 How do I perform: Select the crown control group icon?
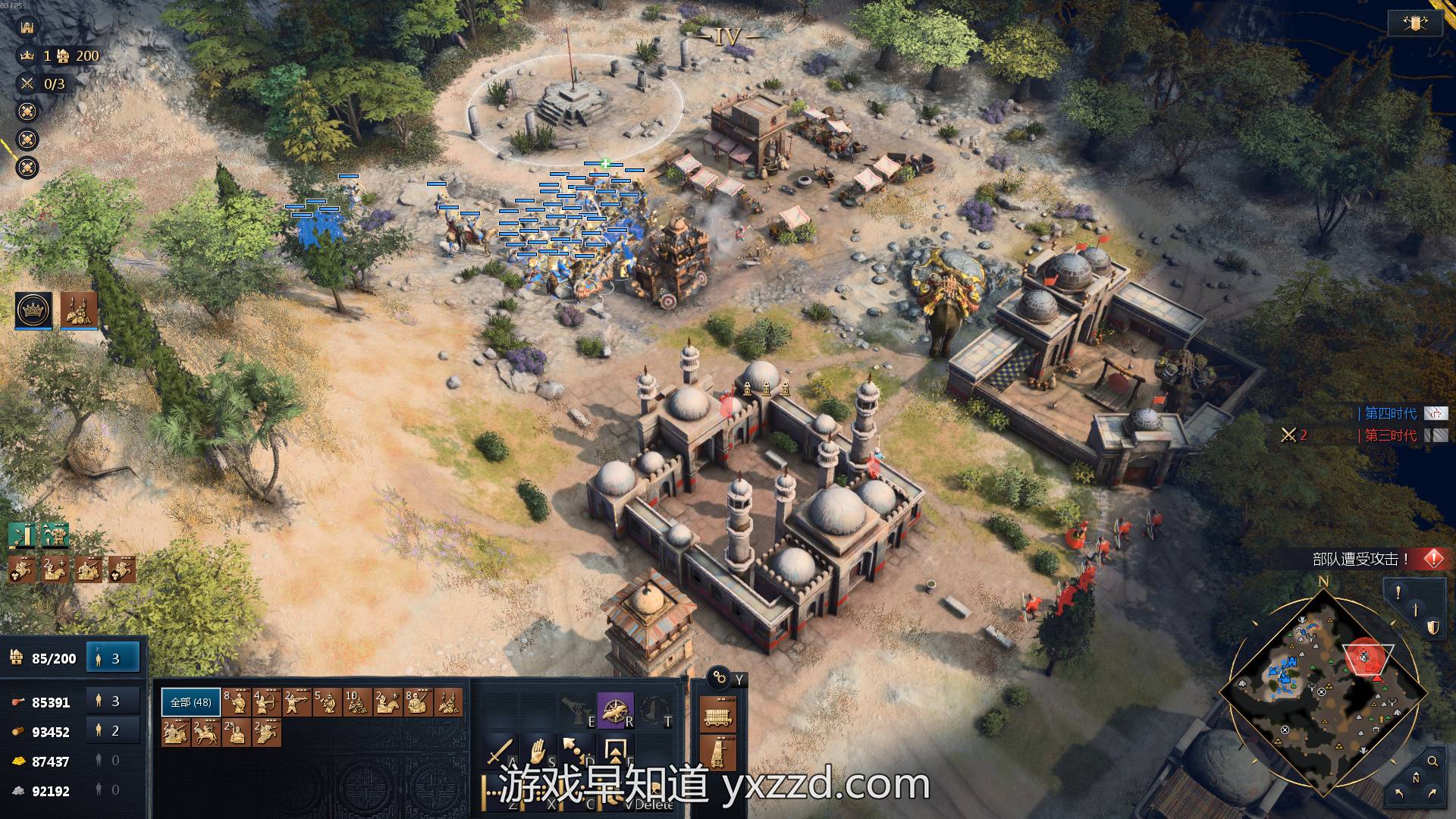click(x=33, y=309)
